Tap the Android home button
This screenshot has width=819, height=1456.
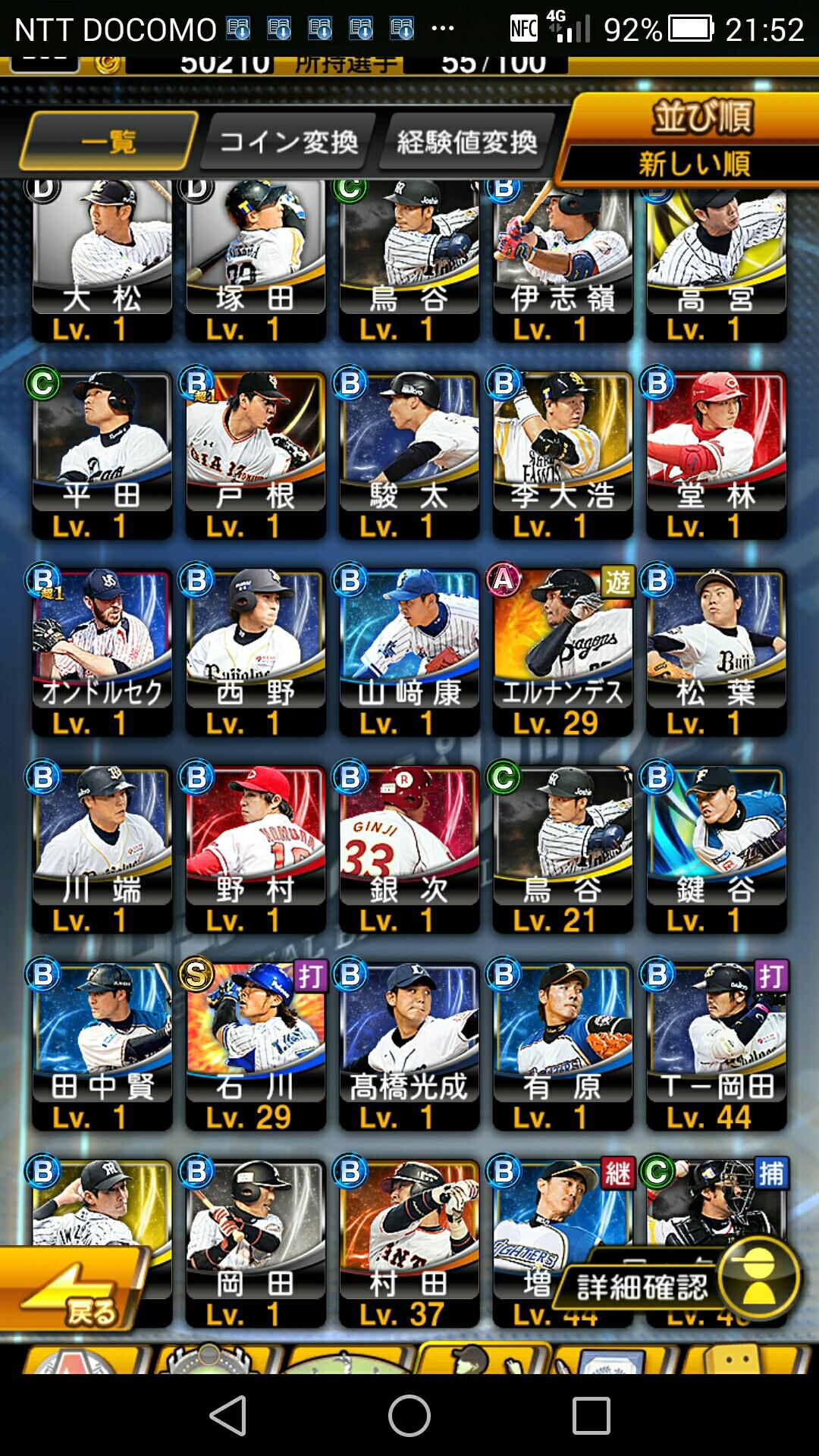409,1415
